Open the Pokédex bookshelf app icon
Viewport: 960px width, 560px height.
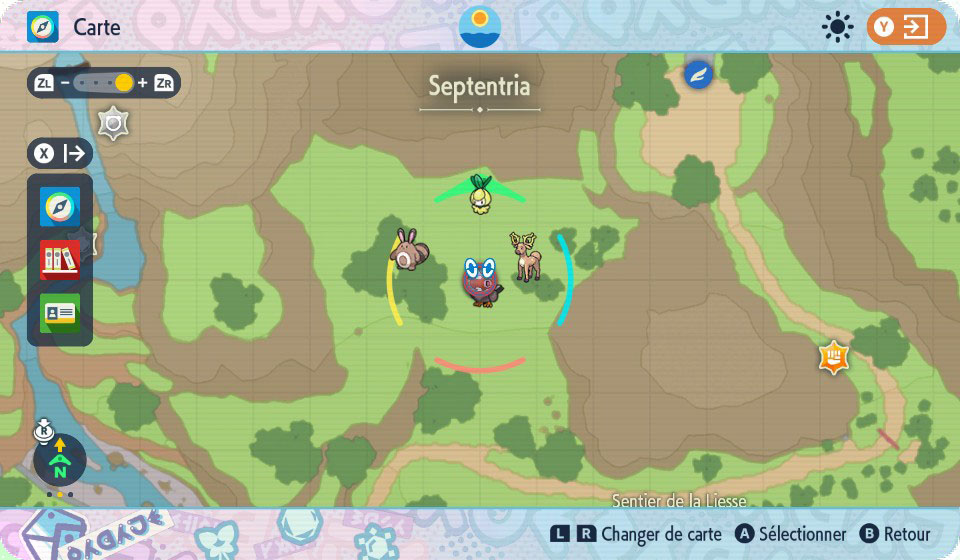pyautogui.click(x=60, y=260)
